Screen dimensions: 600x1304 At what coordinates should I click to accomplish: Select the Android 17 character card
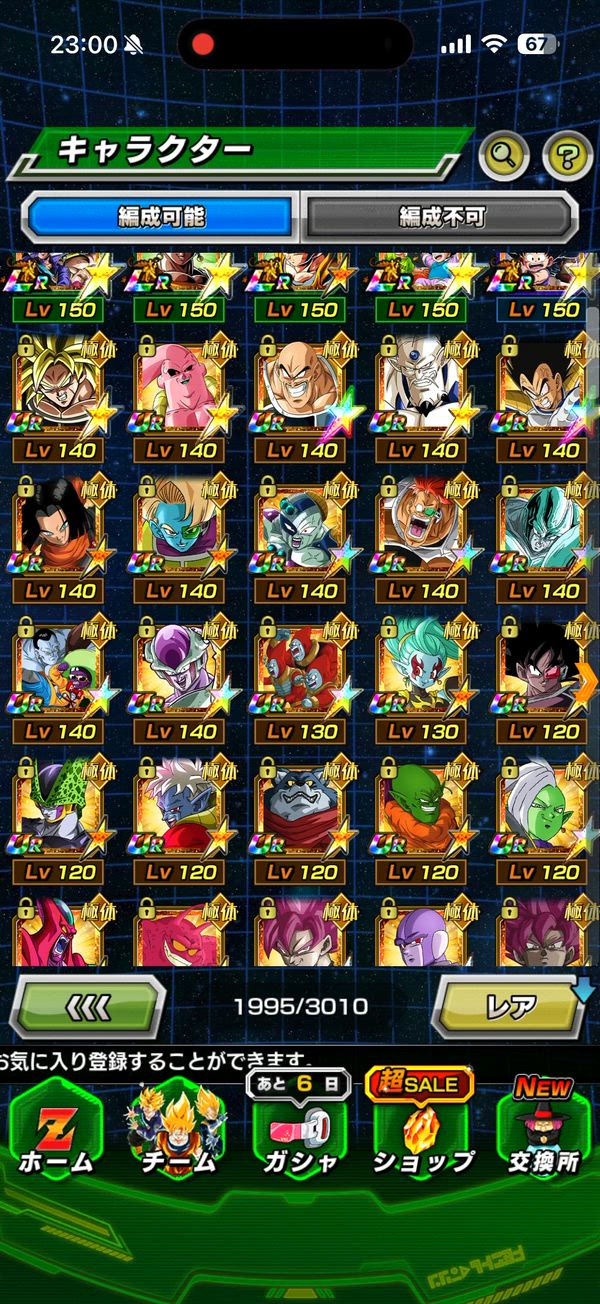(58, 526)
